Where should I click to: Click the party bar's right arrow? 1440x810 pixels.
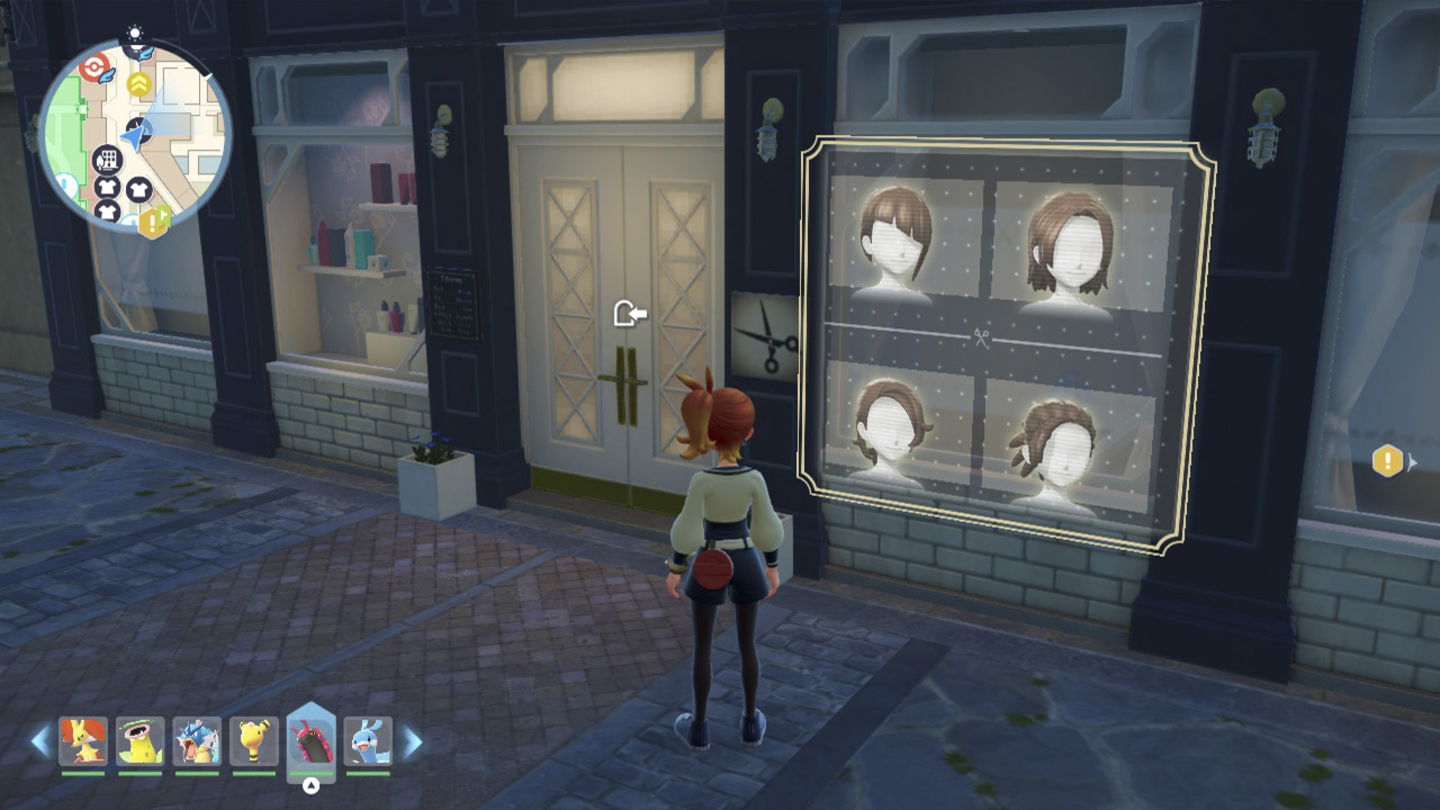click(412, 741)
